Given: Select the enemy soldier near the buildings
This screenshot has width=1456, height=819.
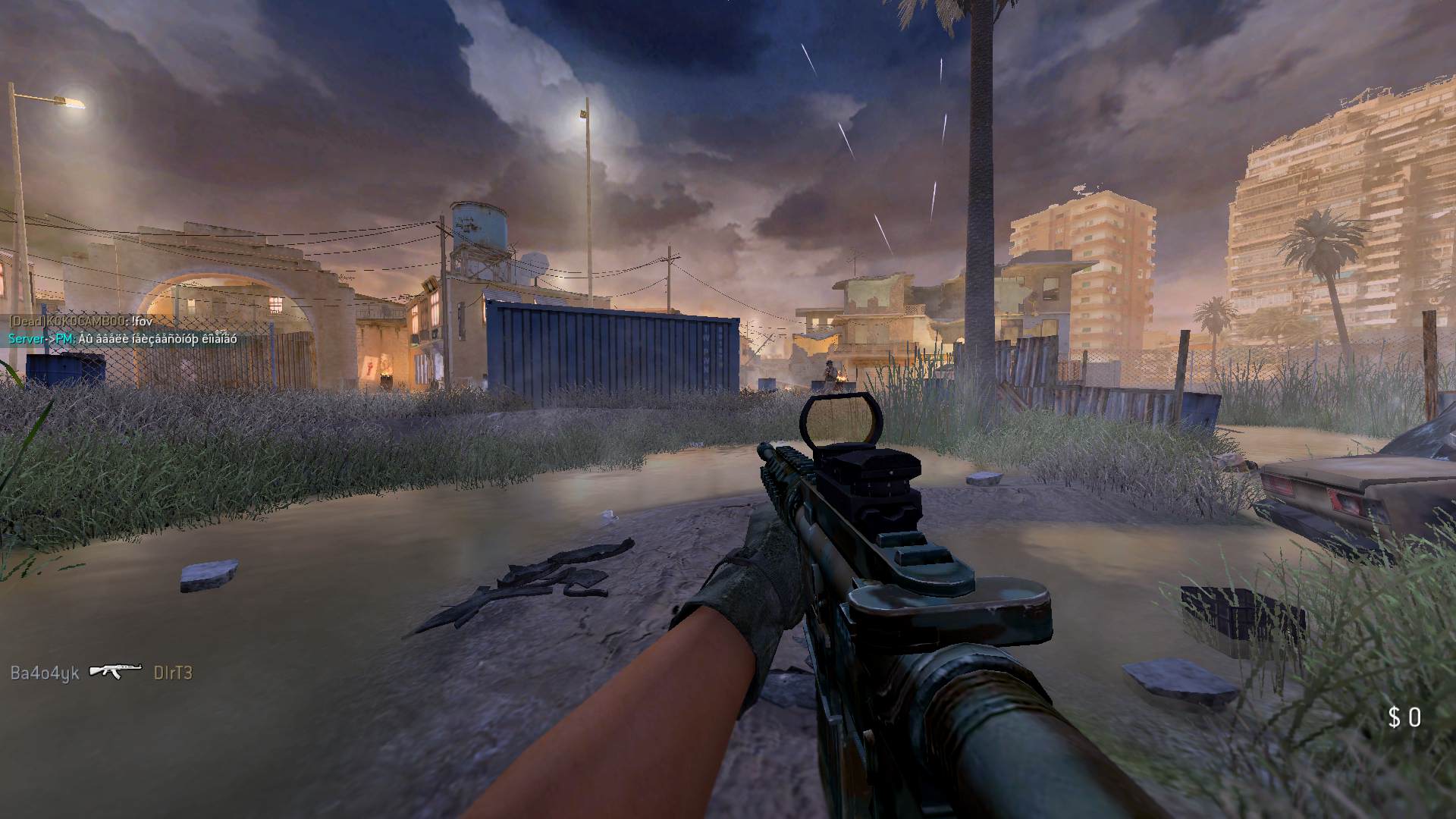Looking at the screenshot, I should pos(829,369).
